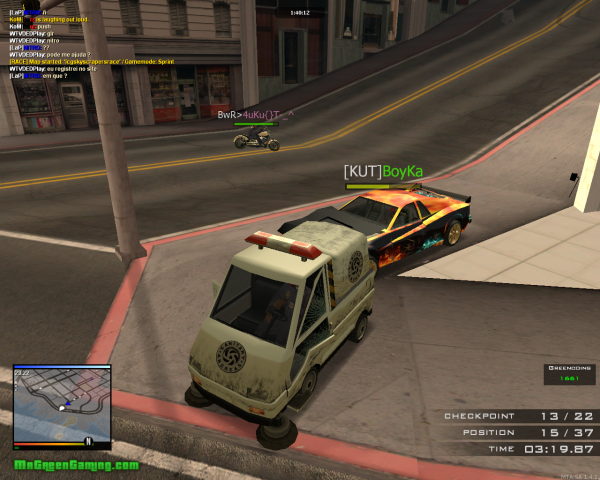This screenshot has height=480, width=600.
Task: Click the north marker on the minimap
Action: [88, 441]
